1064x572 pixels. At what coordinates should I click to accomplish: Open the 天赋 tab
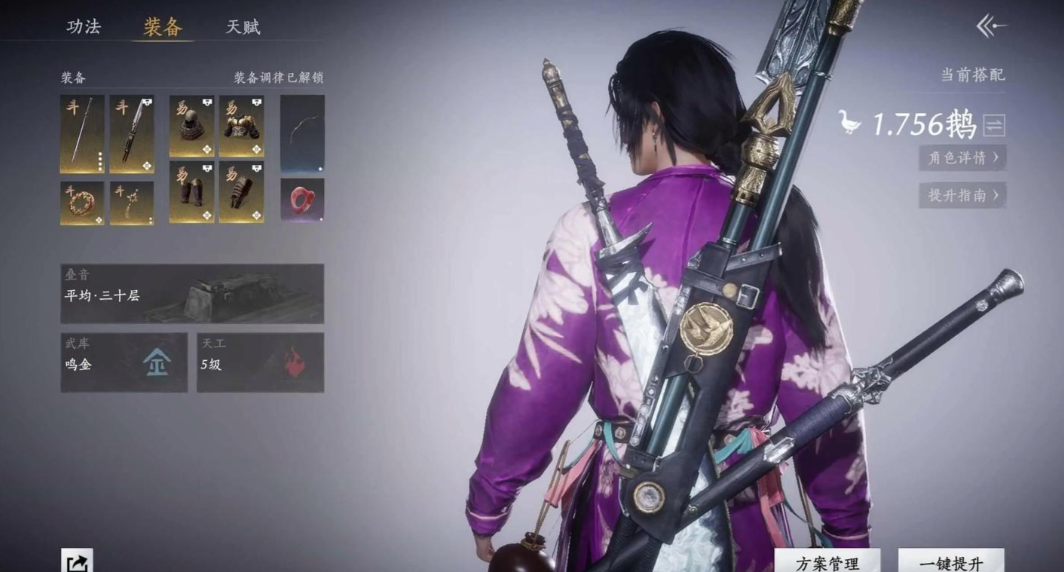(x=243, y=27)
